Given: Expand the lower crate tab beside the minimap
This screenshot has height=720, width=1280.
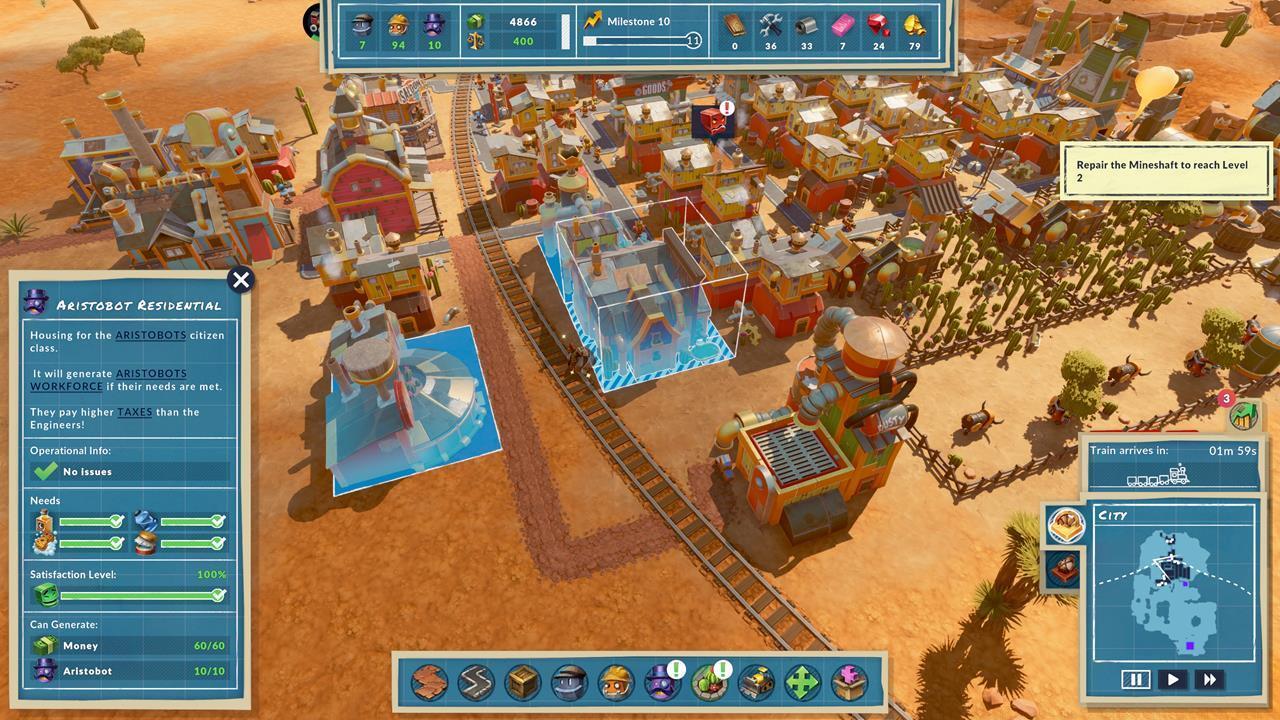Looking at the screenshot, I should point(1064,566).
